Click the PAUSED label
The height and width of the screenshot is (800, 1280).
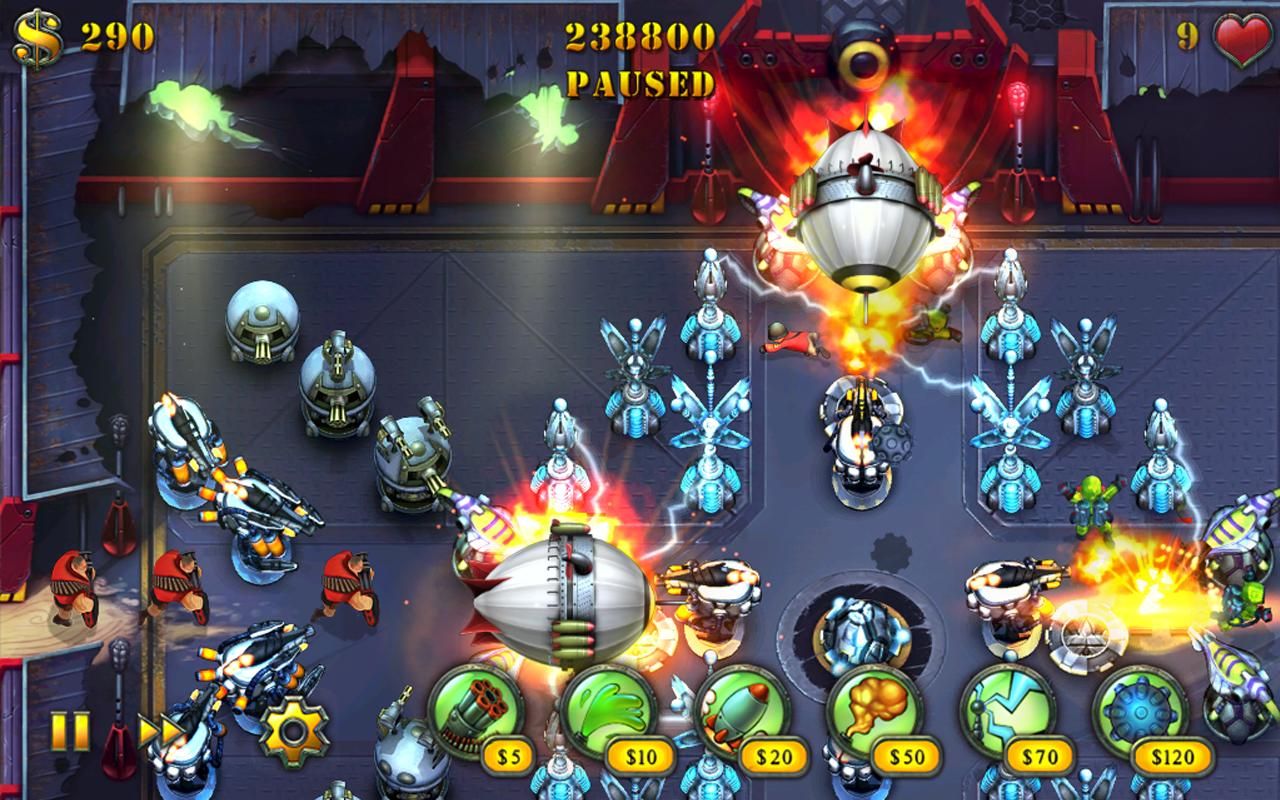pyautogui.click(x=638, y=85)
